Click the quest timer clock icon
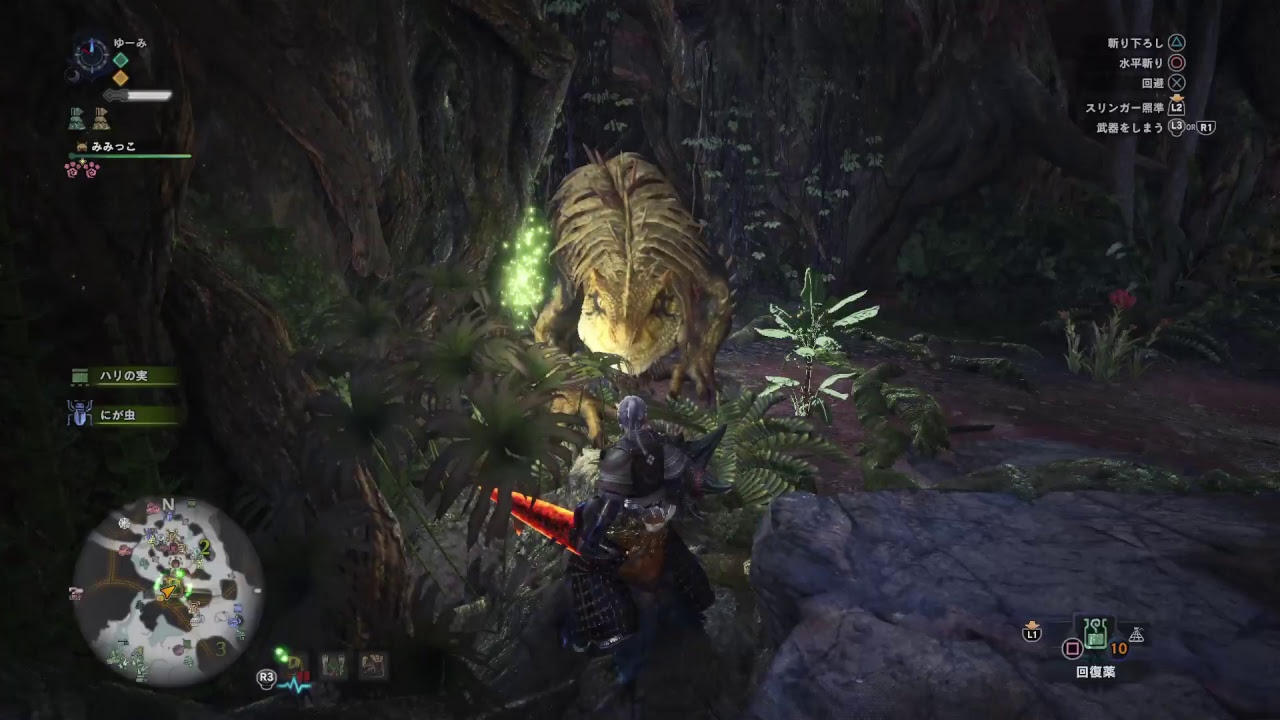 91,55
